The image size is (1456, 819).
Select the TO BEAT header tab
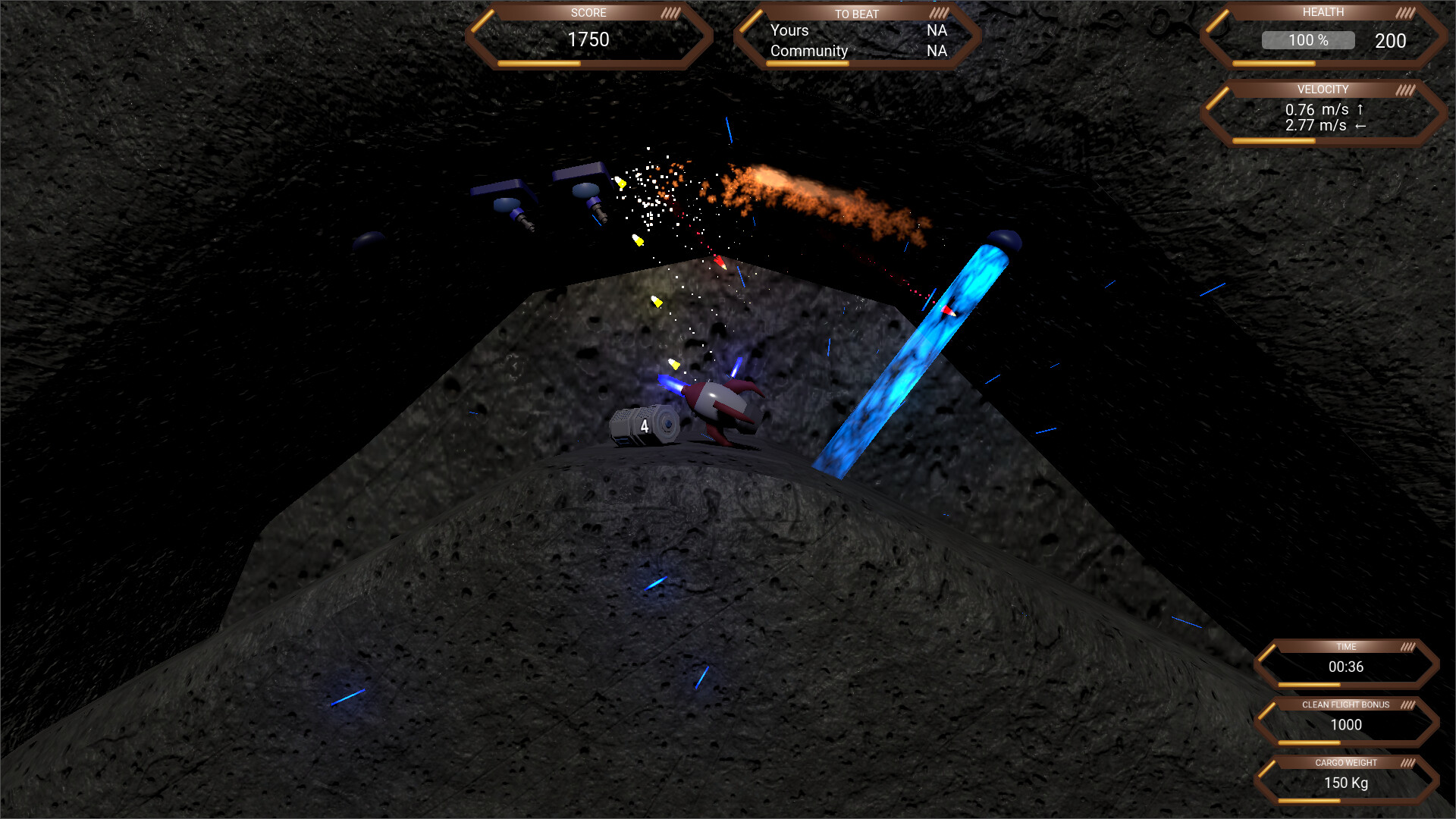pos(857,14)
